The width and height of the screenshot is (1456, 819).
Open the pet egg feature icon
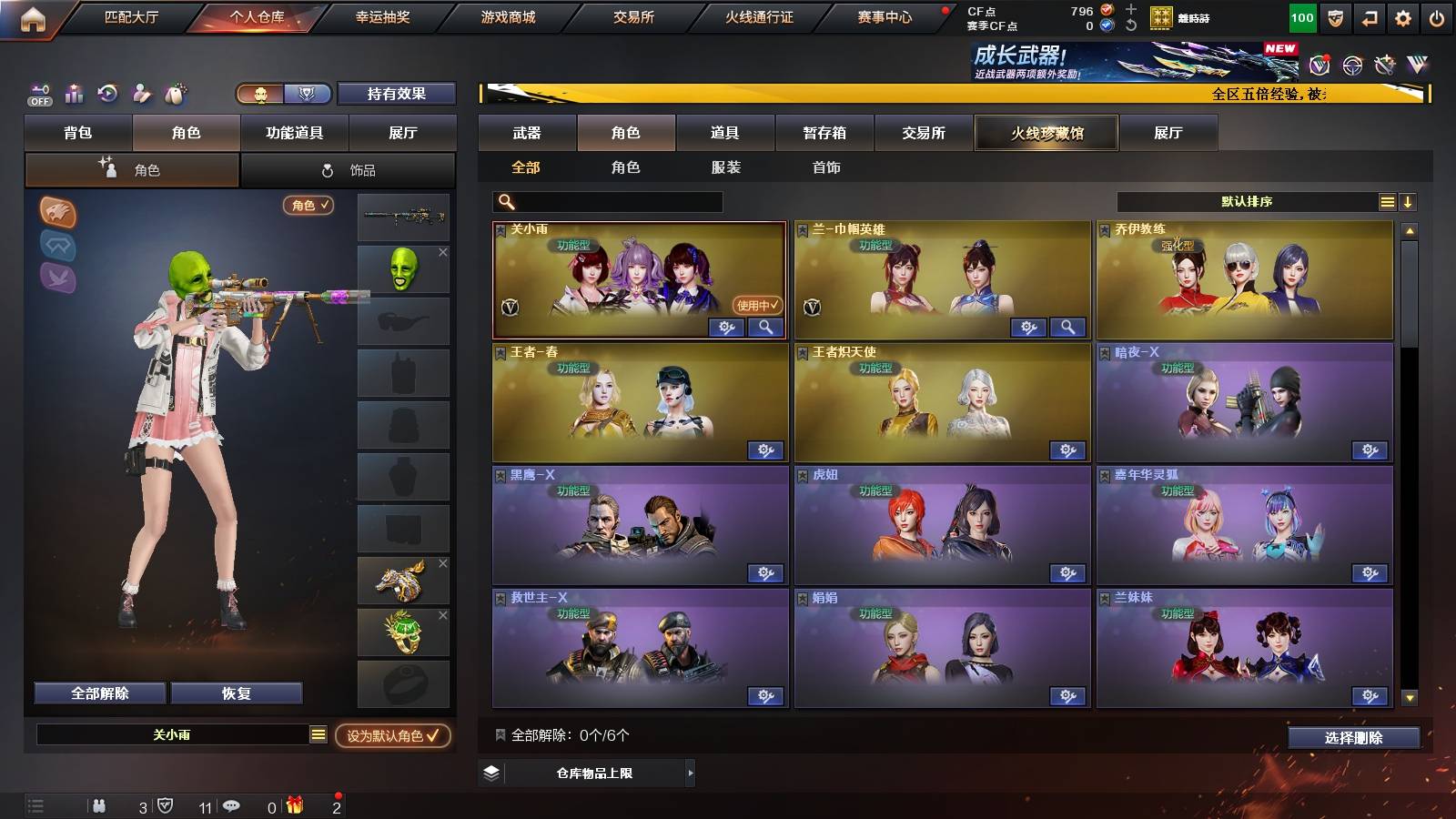pyautogui.click(x=177, y=91)
